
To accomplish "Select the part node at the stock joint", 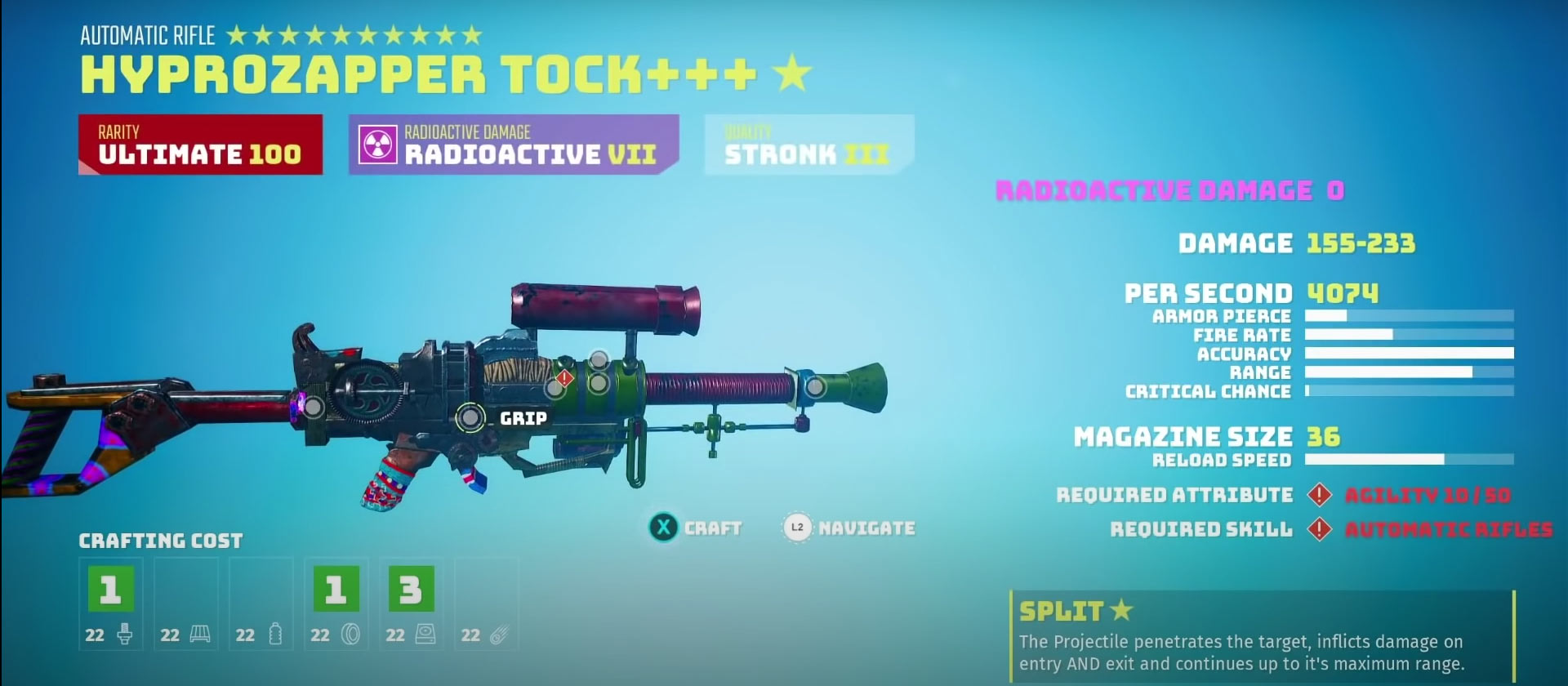I will (313, 406).
